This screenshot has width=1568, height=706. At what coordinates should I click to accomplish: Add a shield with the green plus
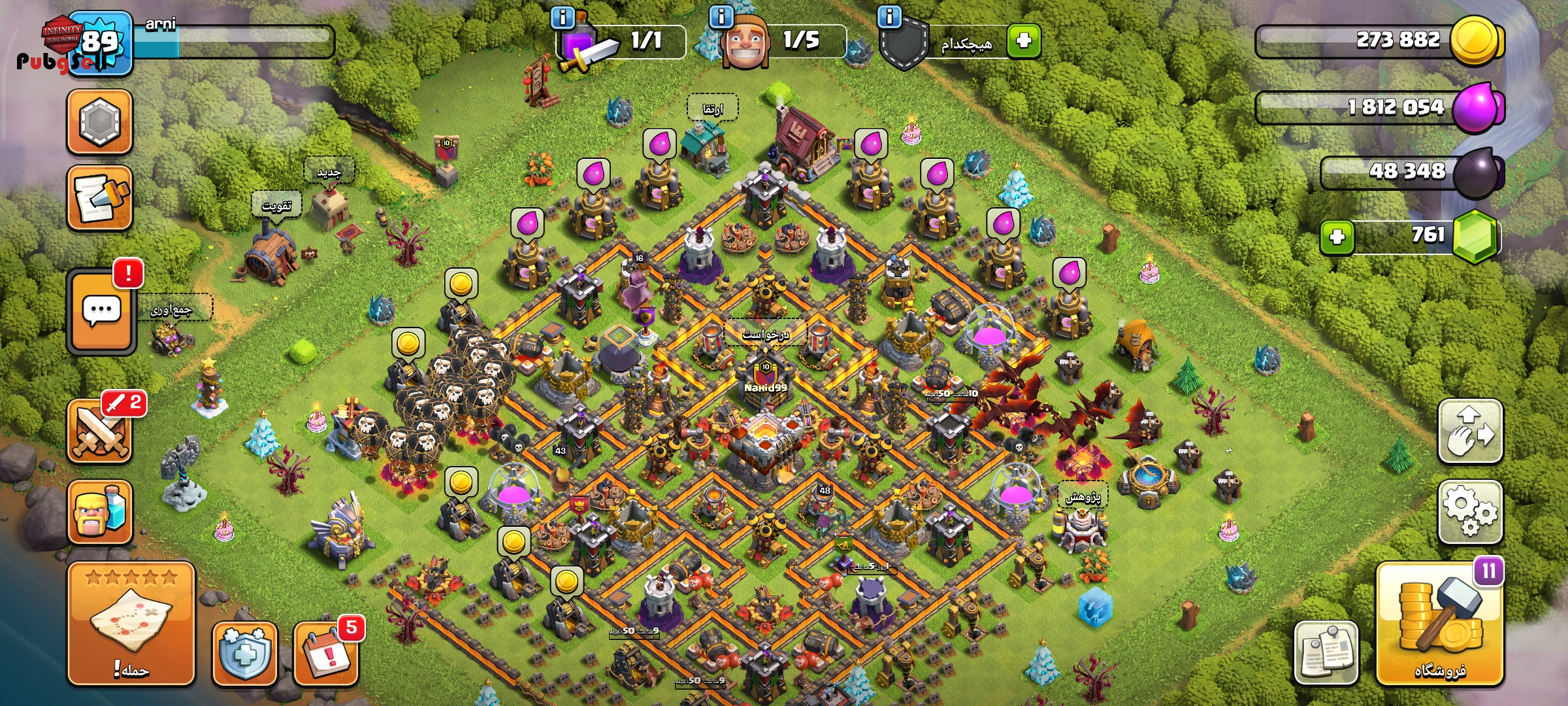(x=1023, y=41)
